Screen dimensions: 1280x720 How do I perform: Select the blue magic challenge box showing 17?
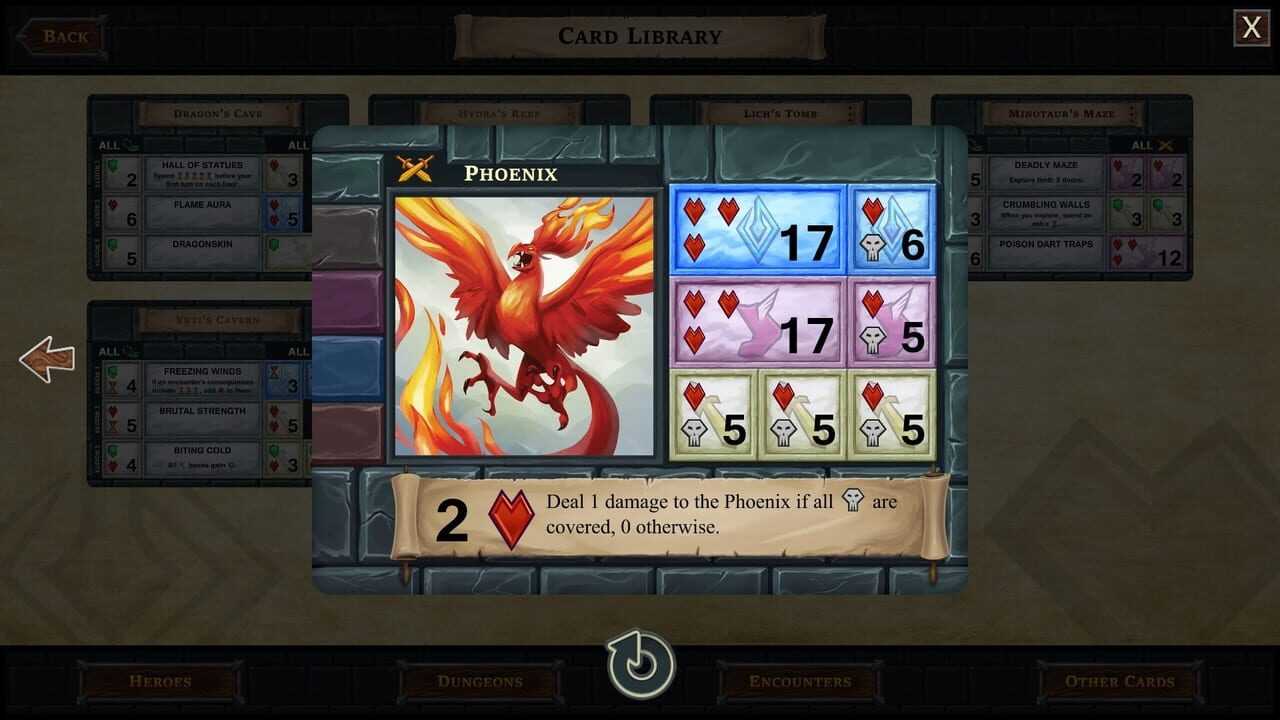click(x=756, y=229)
